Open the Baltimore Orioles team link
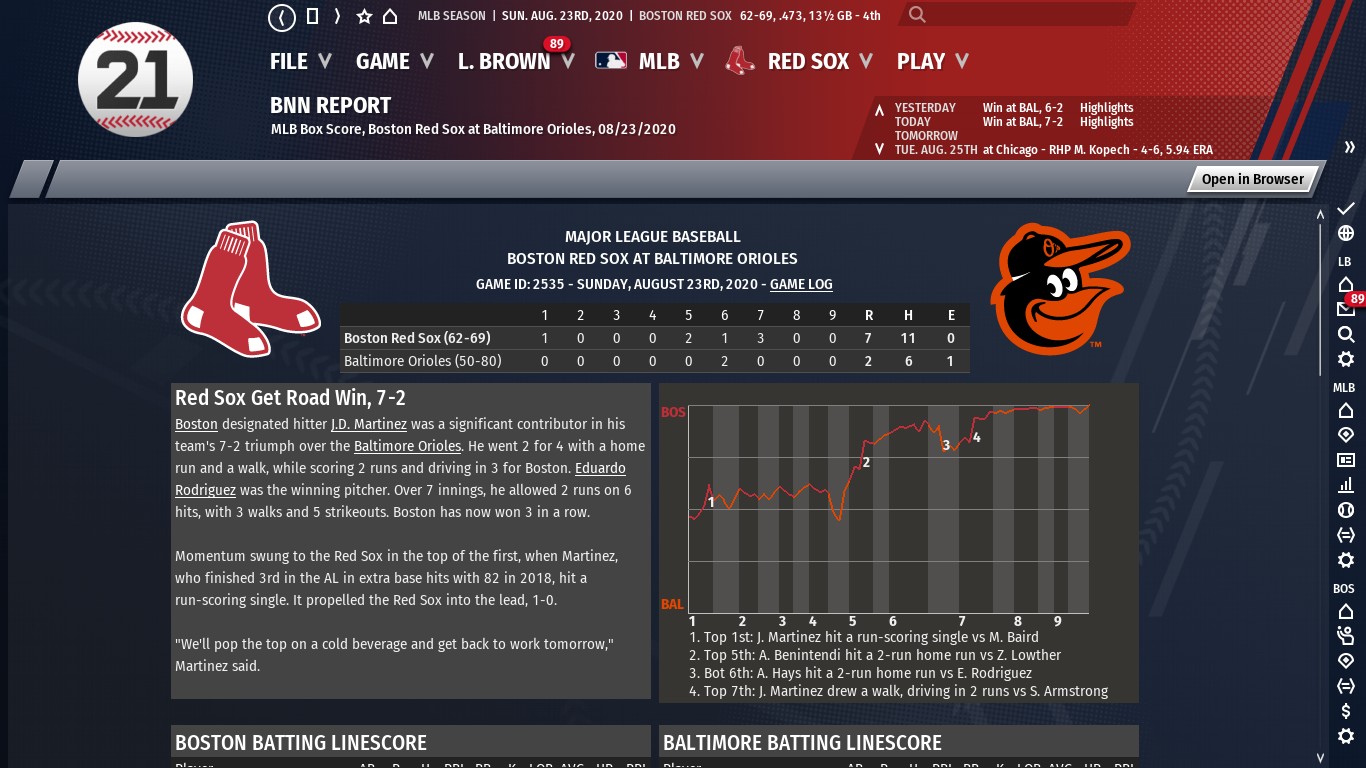Screen dimensions: 1366x768 click(x=407, y=446)
